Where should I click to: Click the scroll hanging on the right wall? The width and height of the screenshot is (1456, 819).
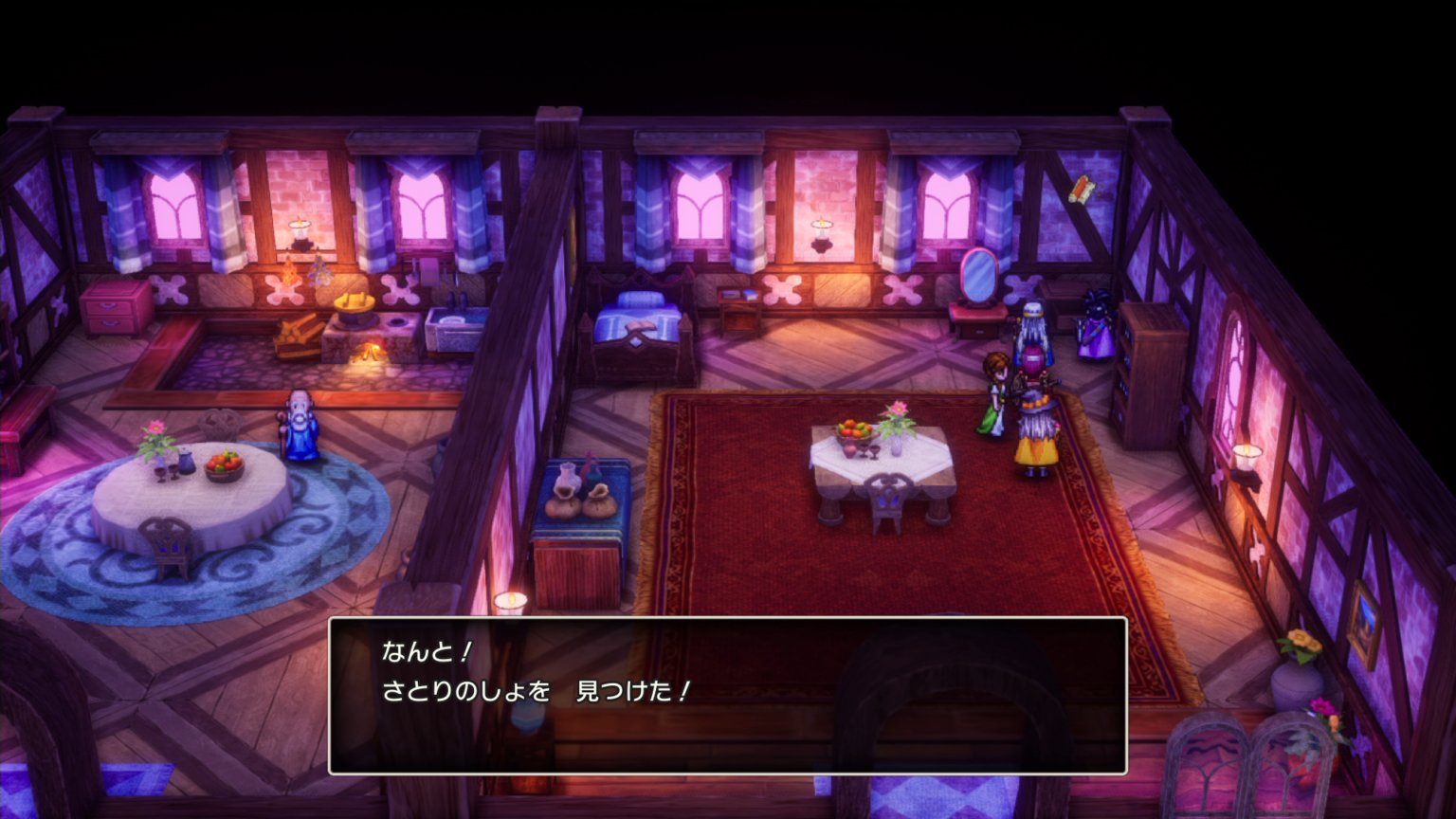pos(1083,189)
